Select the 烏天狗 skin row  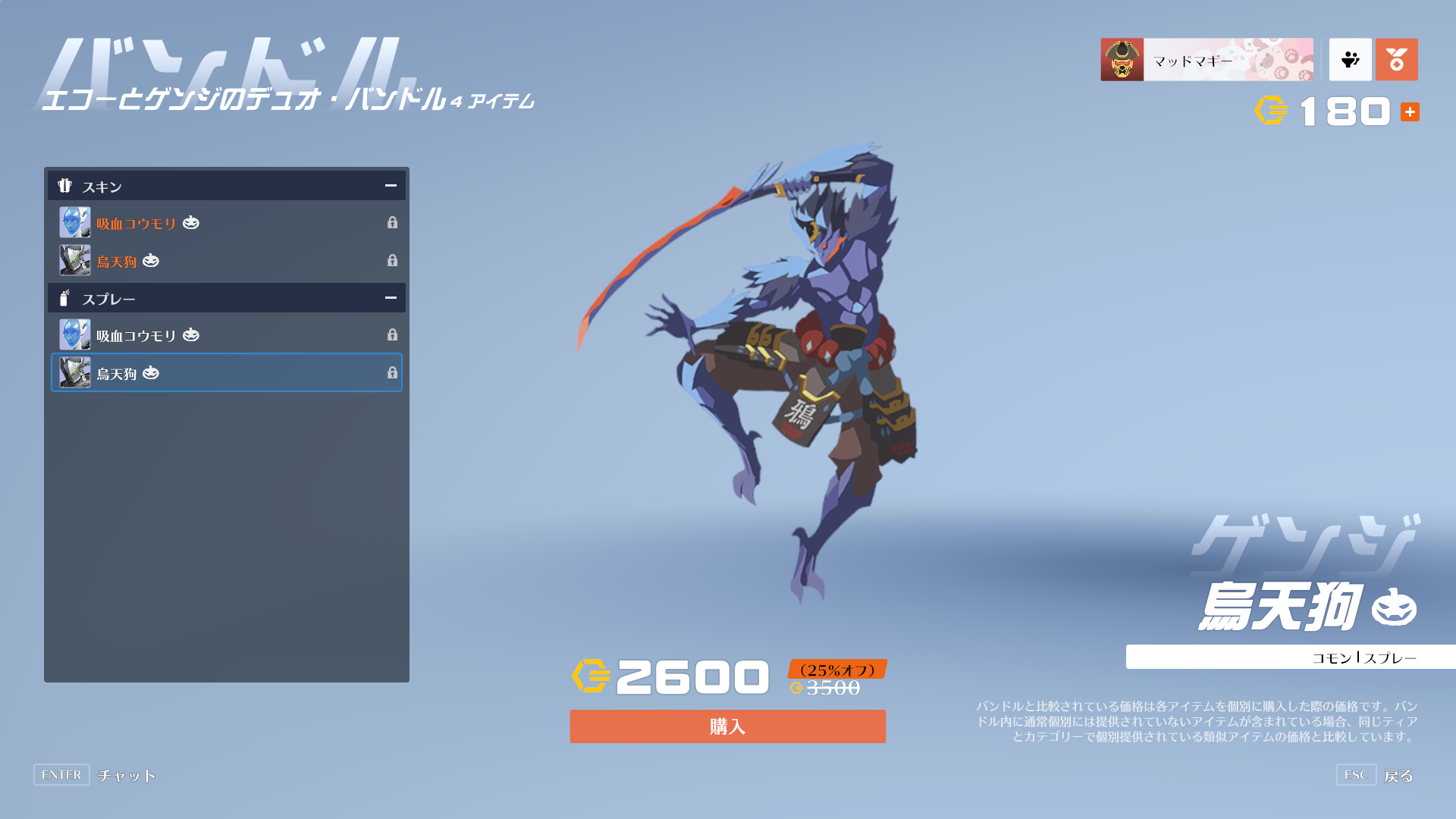pos(226,261)
